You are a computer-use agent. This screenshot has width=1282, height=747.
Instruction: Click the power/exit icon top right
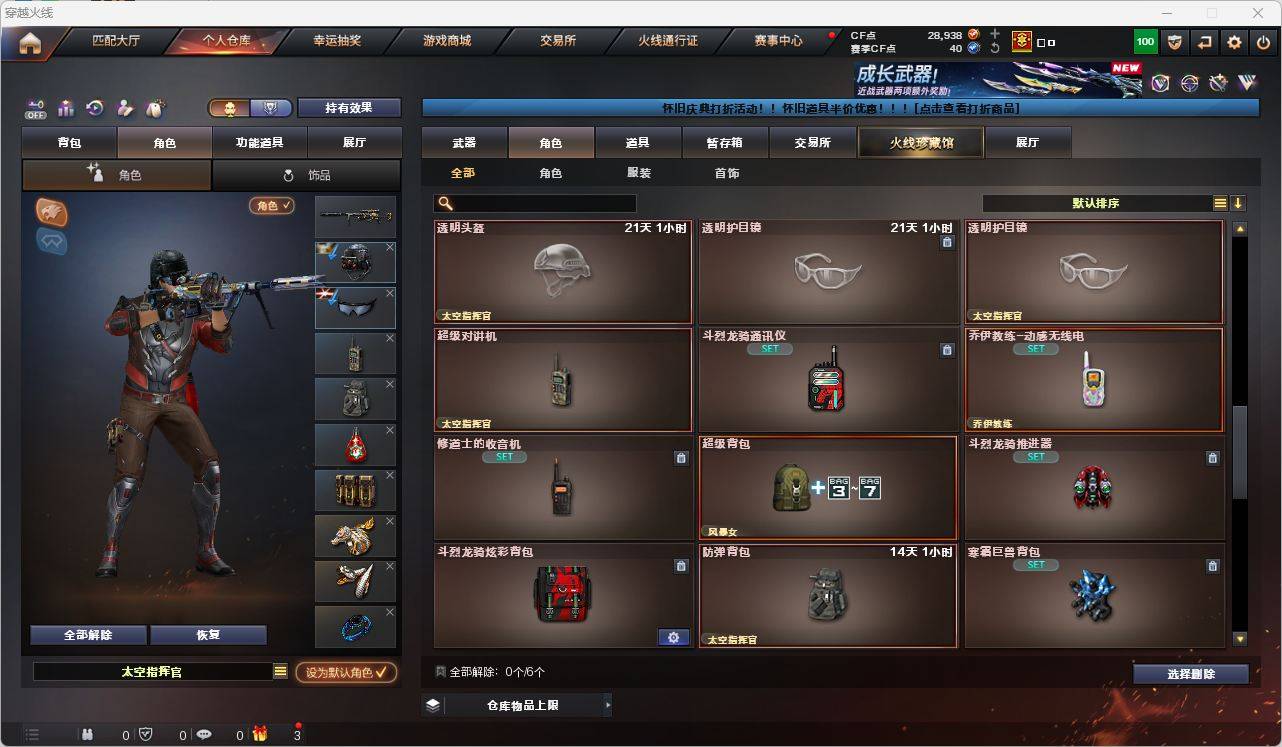1261,41
